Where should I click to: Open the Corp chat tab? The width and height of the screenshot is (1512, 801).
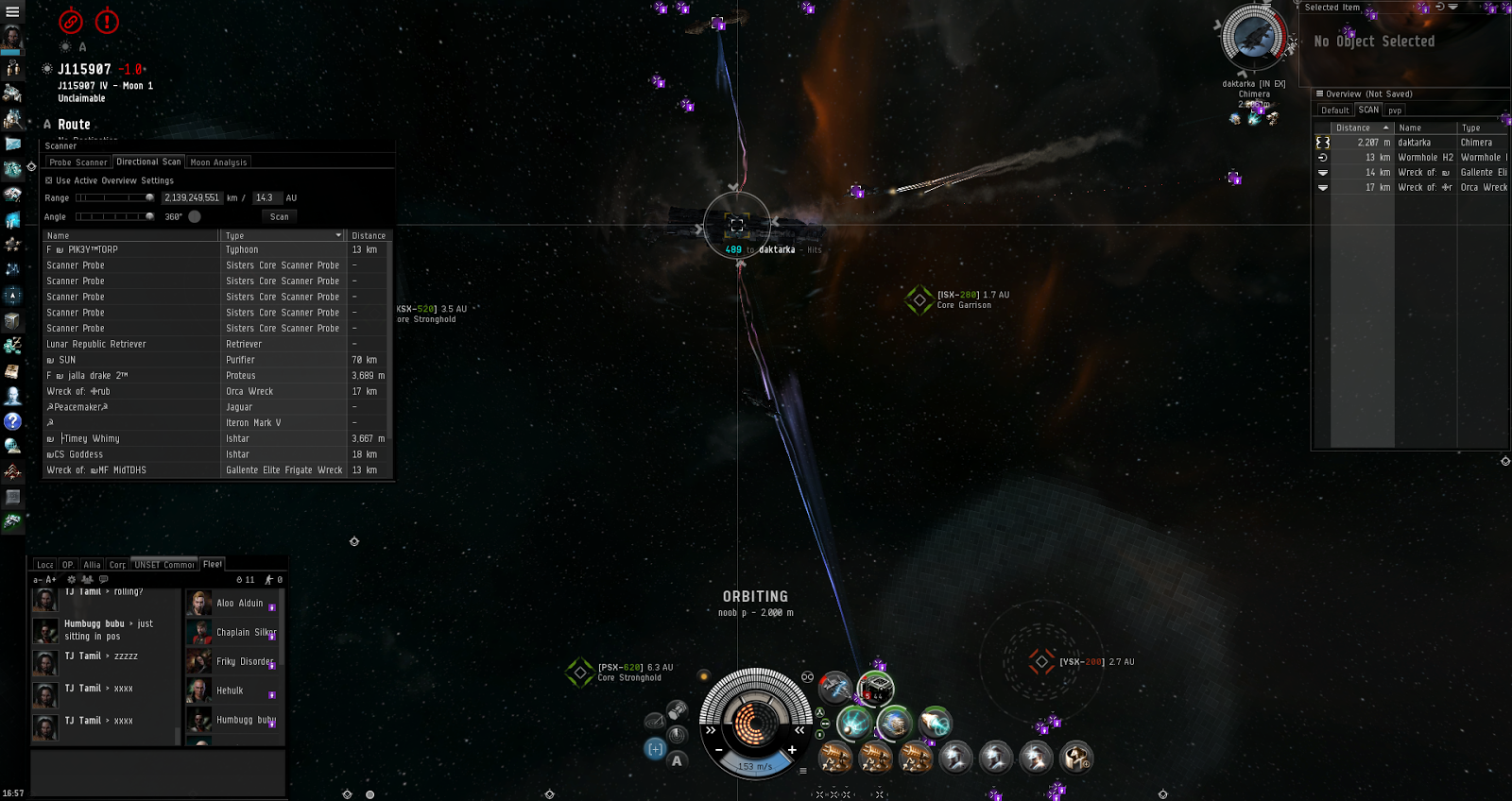117,565
